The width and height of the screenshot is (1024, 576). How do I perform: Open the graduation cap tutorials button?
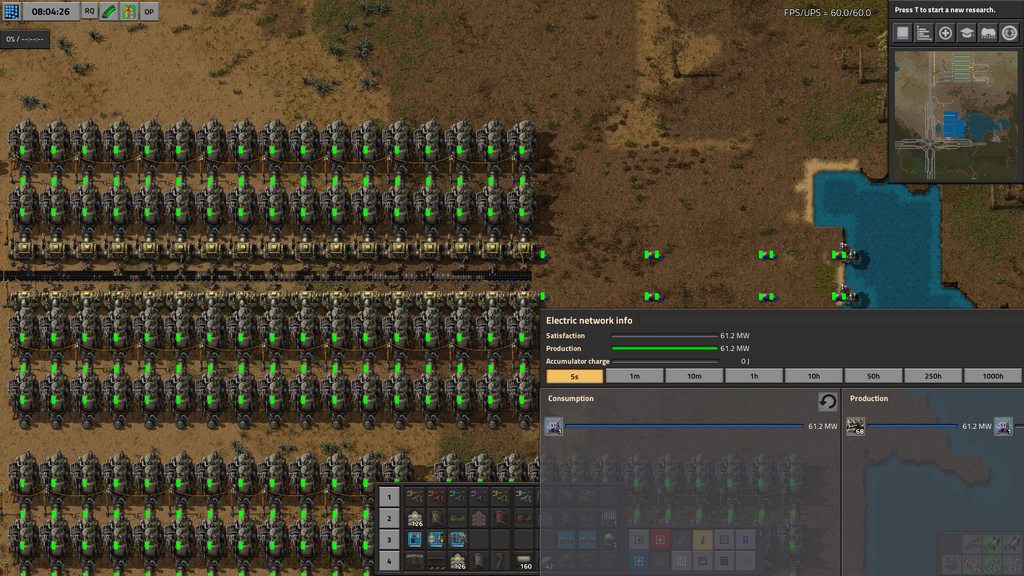(967, 33)
